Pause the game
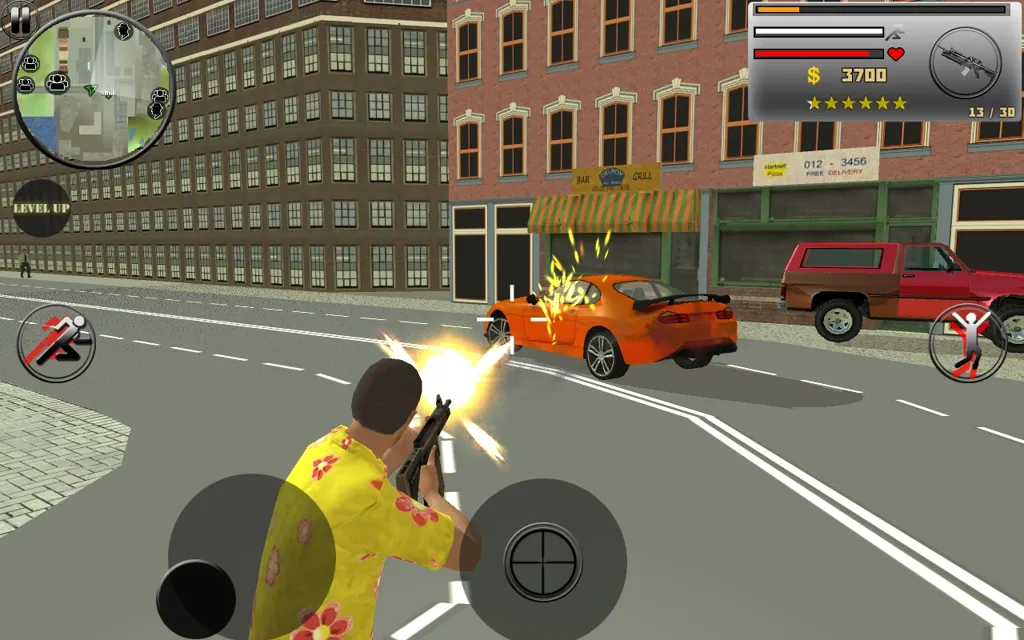Screen dimensions: 1024x640 [x=19, y=18]
